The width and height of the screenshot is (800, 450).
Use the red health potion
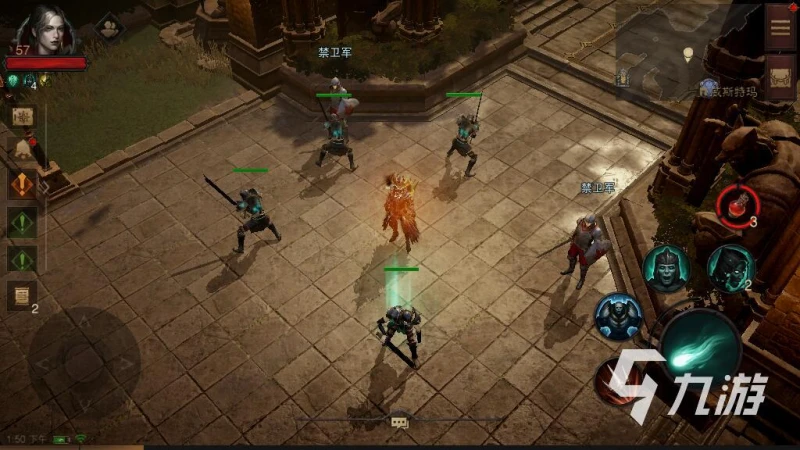[736, 203]
